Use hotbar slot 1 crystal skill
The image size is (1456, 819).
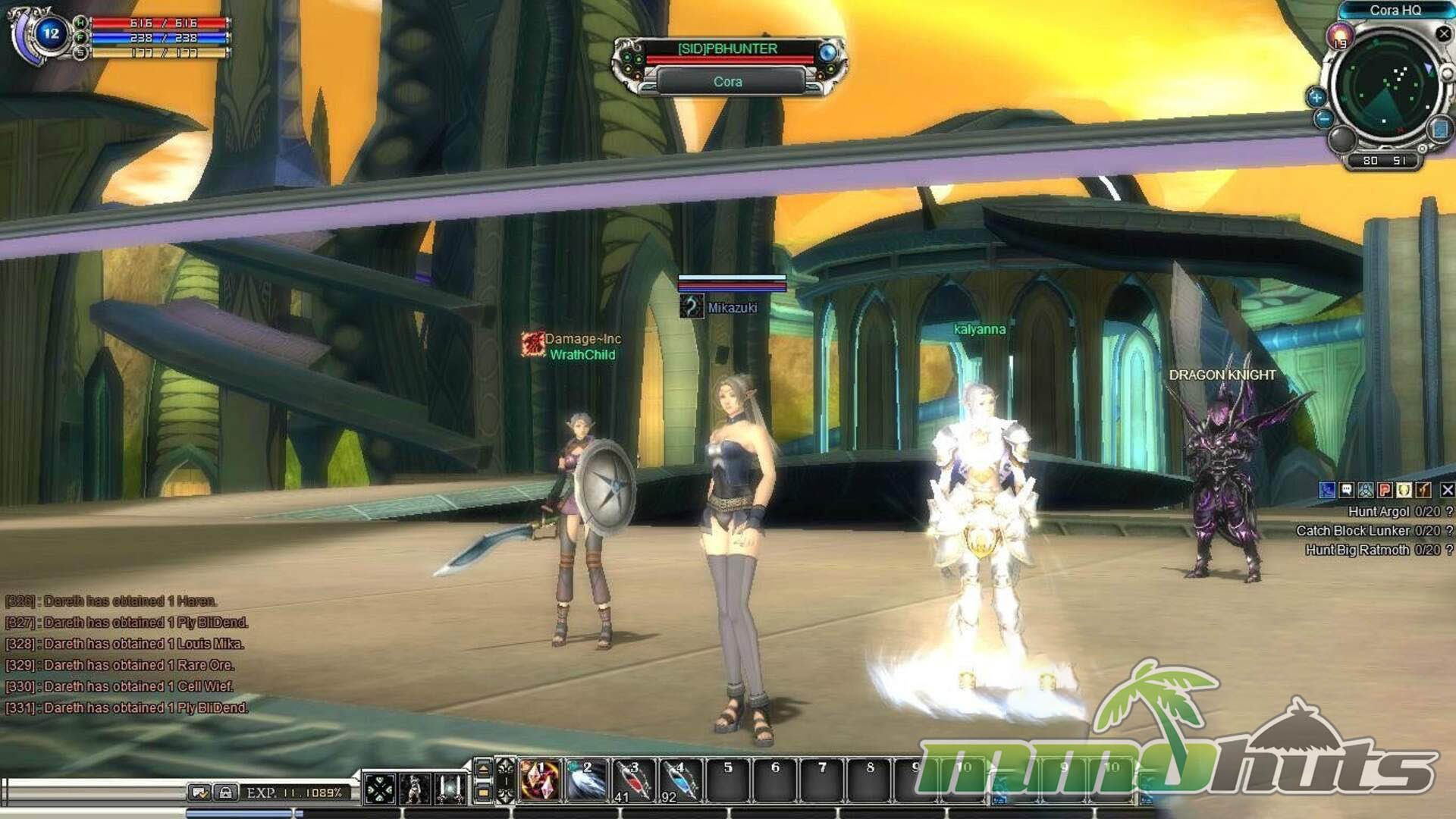point(540,780)
